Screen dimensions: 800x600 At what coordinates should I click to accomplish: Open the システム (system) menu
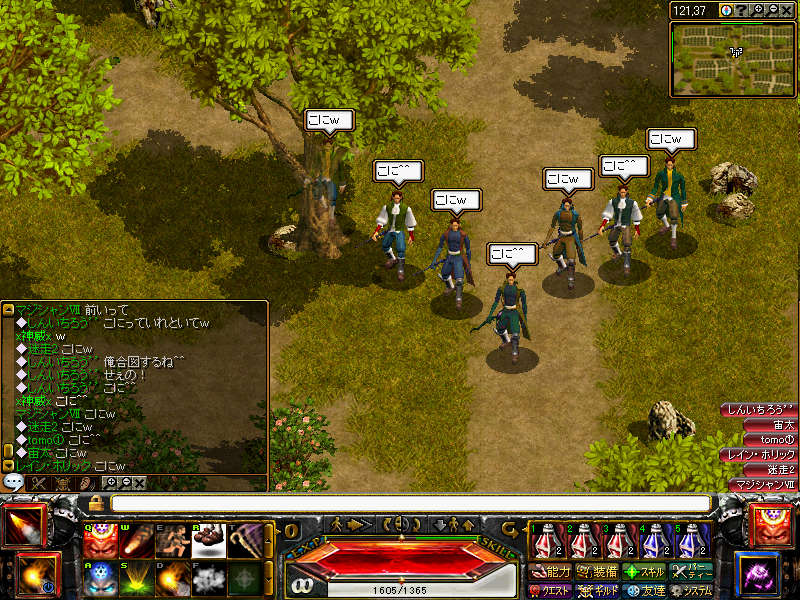[691, 591]
